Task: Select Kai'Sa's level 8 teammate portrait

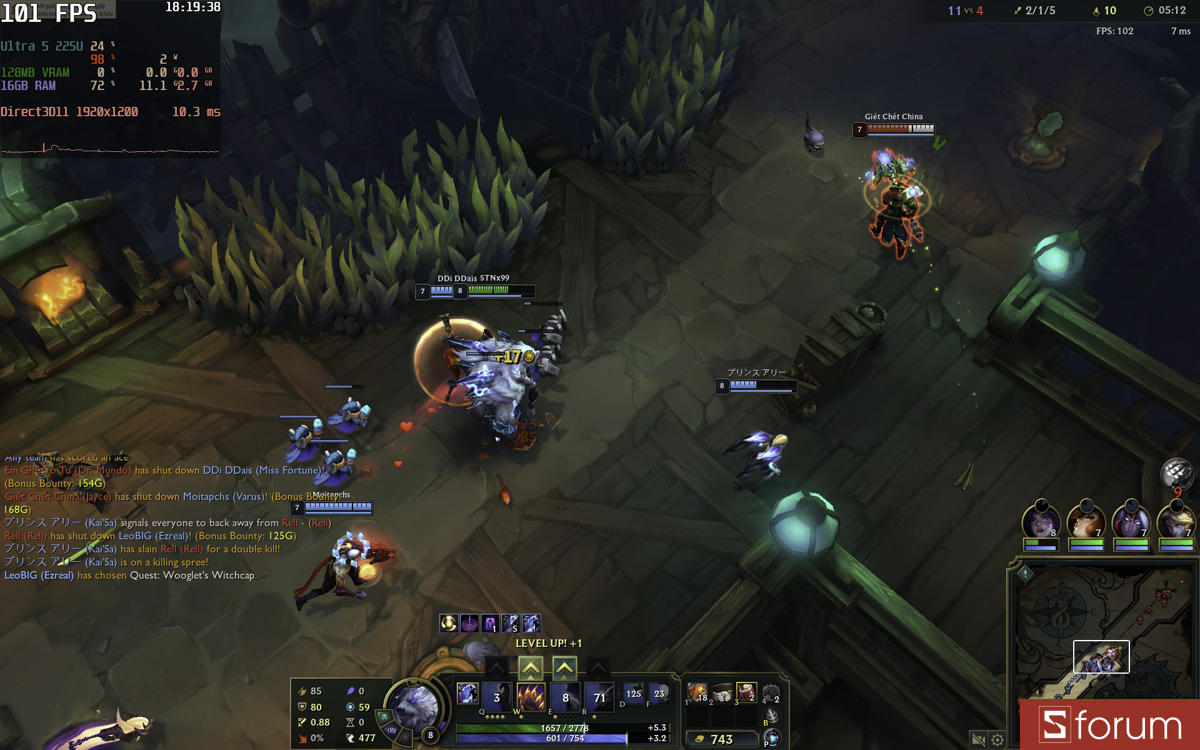Action: (1040, 521)
